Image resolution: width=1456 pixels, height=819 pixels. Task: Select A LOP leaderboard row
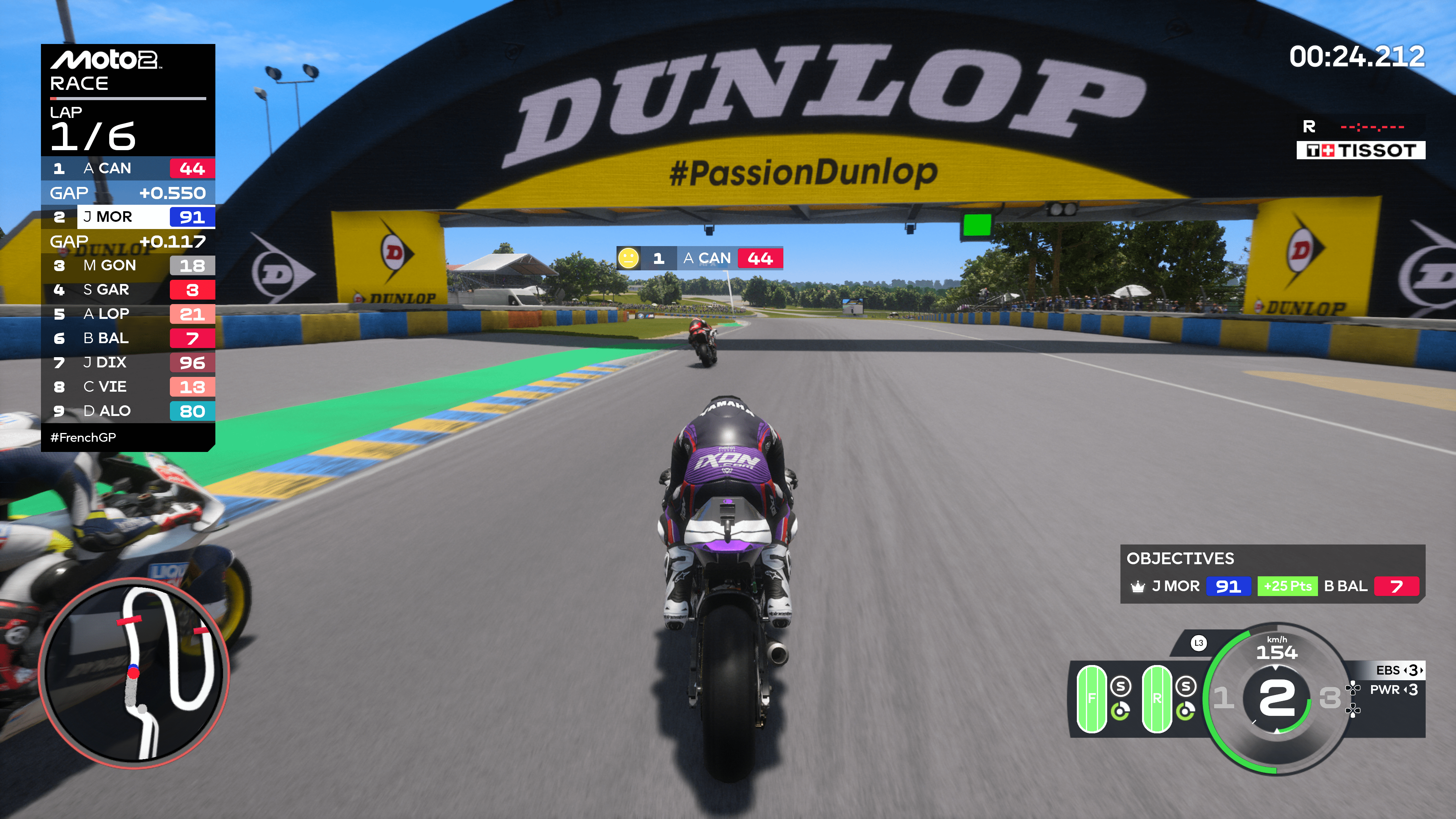(x=128, y=314)
